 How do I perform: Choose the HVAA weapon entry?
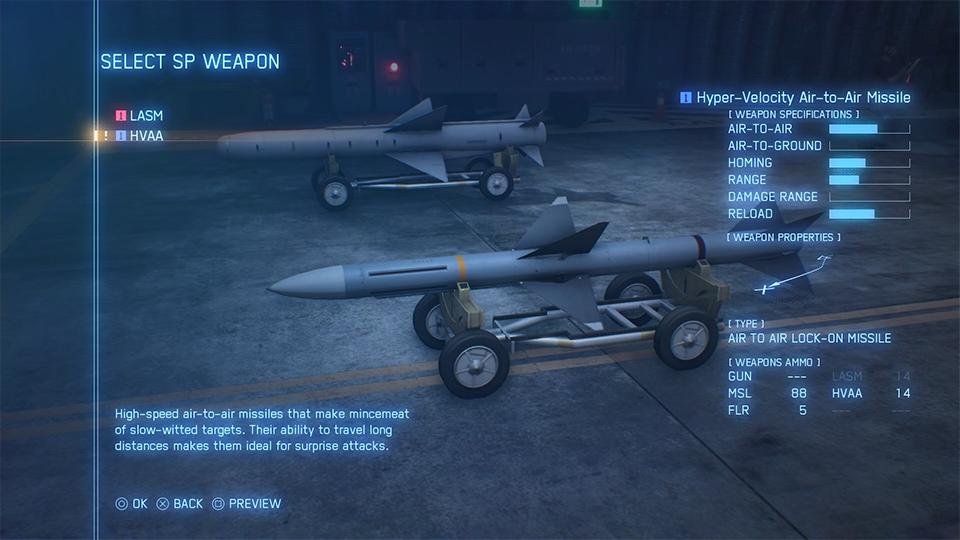[x=146, y=136]
